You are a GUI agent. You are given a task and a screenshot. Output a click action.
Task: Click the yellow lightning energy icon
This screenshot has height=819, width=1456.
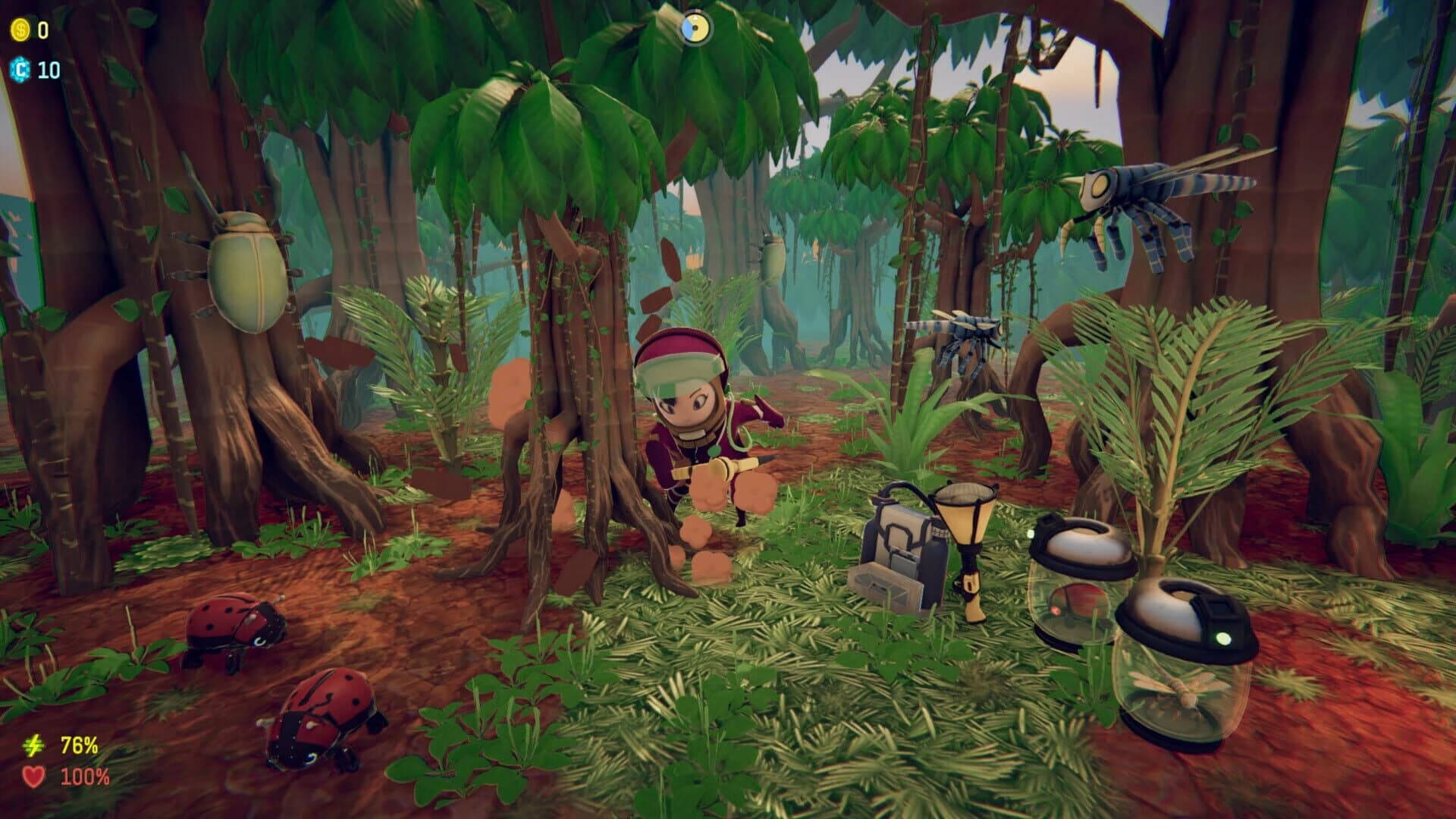pyautogui.click(x=33, y=745)
